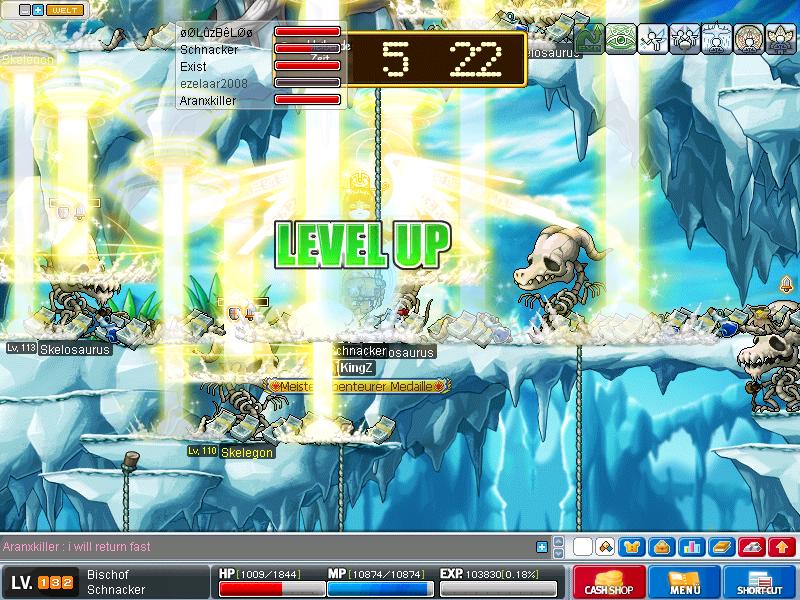Open the Shortcut panel
This screenshot has width=800, height=600.
tap(760, 583)
